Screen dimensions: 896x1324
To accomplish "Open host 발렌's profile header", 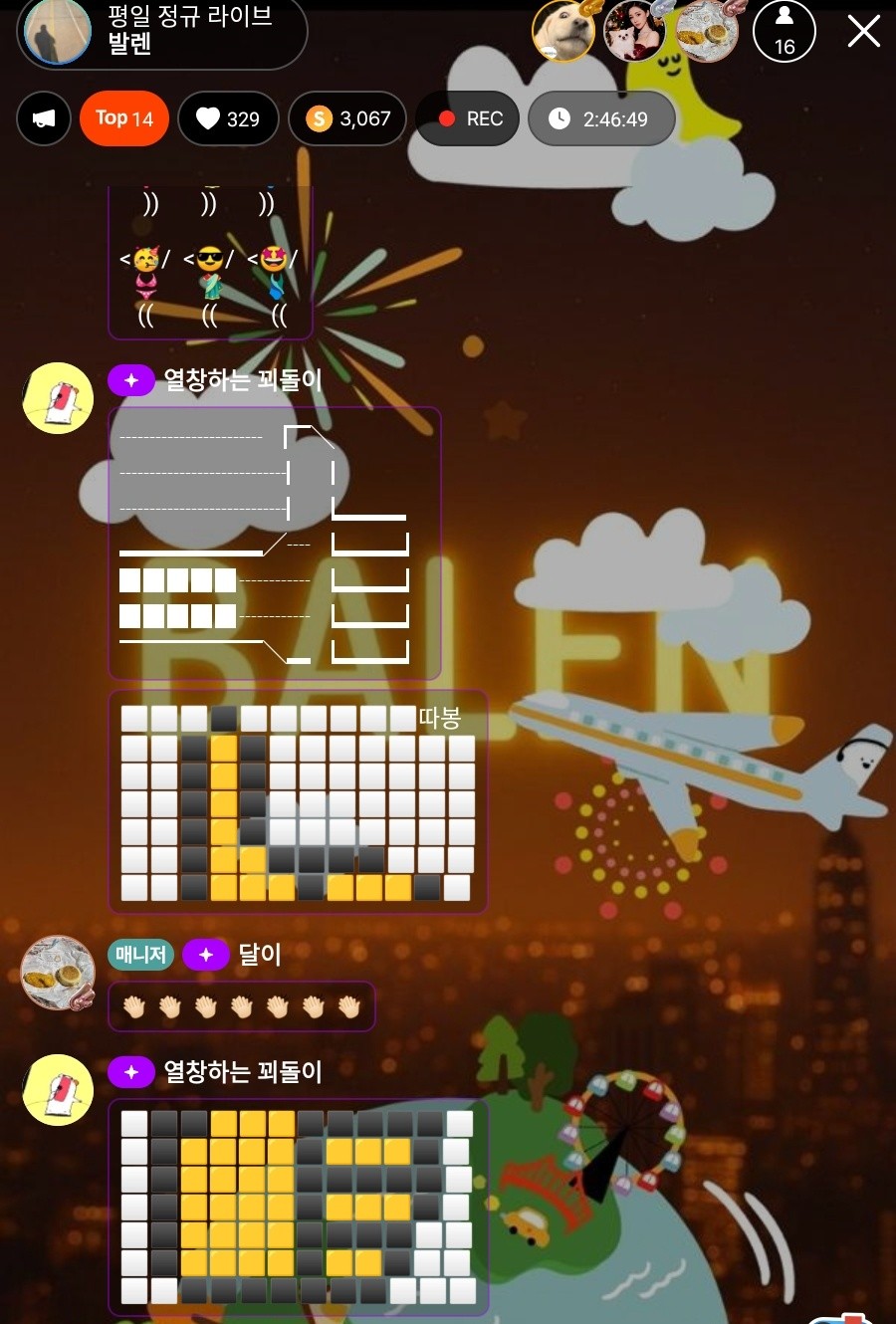I will tap(162, 32).
